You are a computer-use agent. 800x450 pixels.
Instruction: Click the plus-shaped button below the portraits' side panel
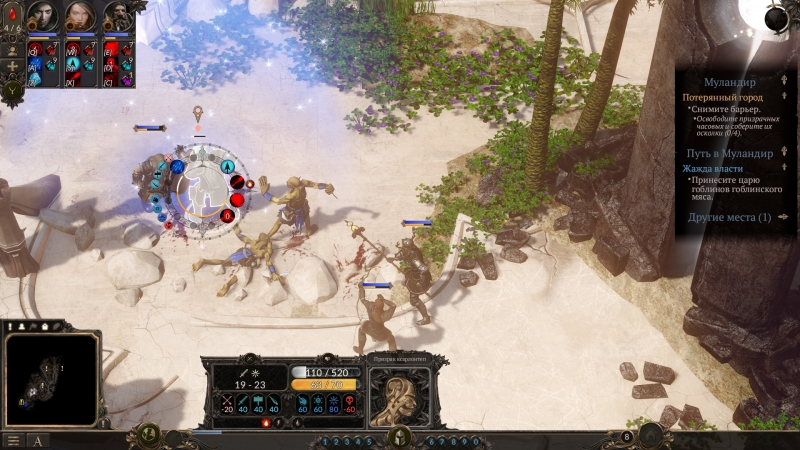pyautogui.click(x=13, y=66)
